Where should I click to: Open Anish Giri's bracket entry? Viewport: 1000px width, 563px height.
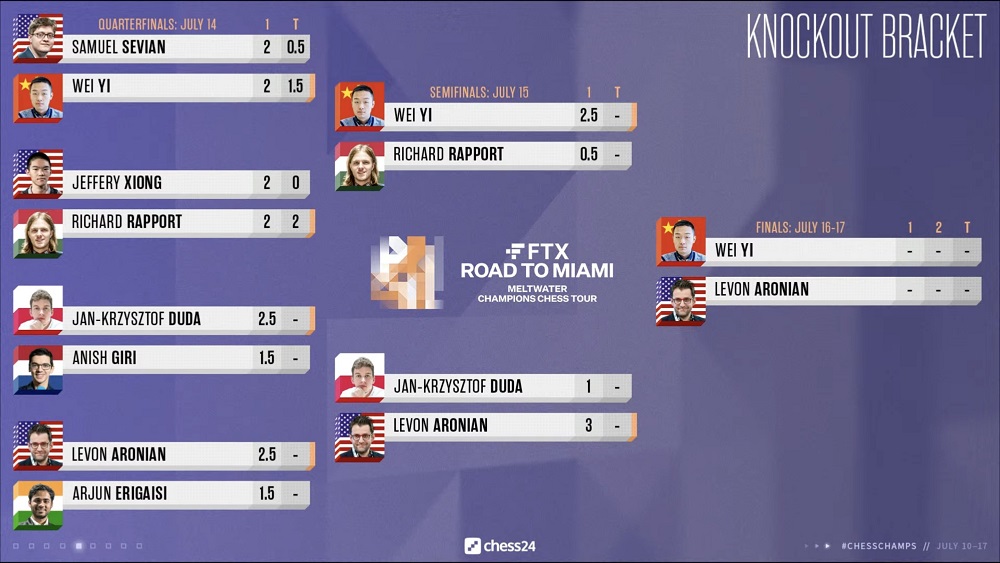[x=160, y=358]
